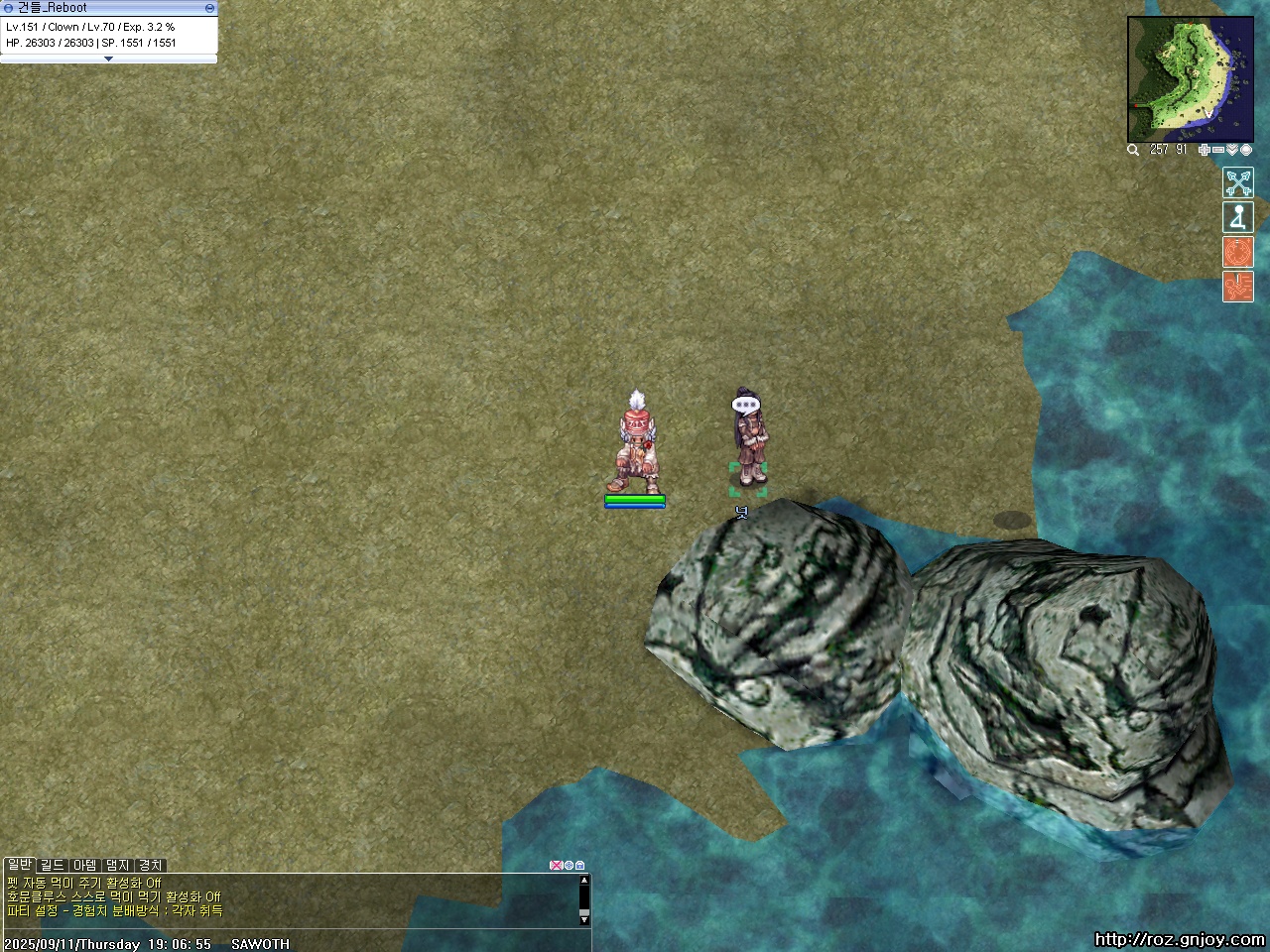This screenshot has width=1270, height=952.
Task: Expand the status window down arrow
Action: 108,59
